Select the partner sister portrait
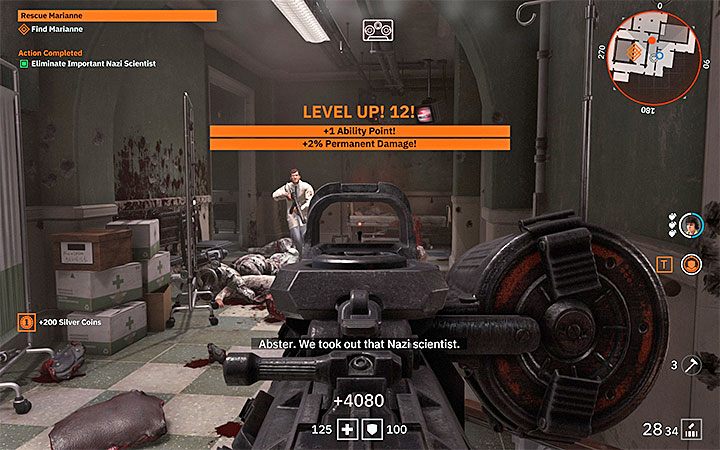Image resolution: width=720 pixels, height=450 pixels. pos(691,226)
